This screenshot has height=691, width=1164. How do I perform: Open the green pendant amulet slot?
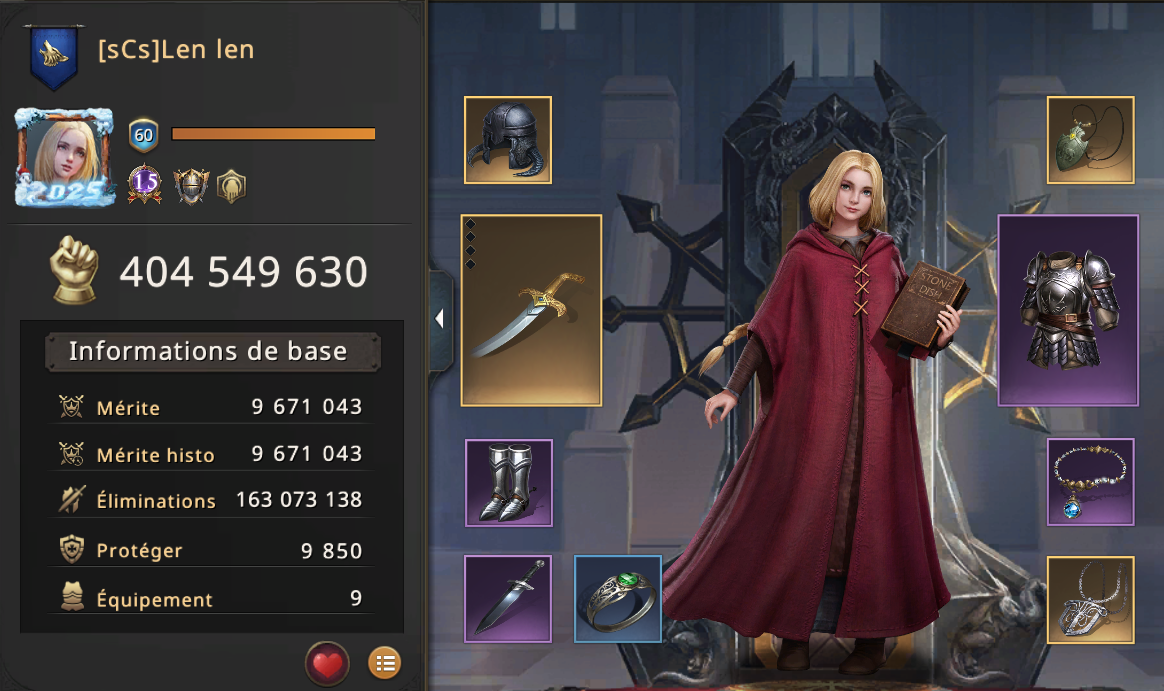(1090, 140)
